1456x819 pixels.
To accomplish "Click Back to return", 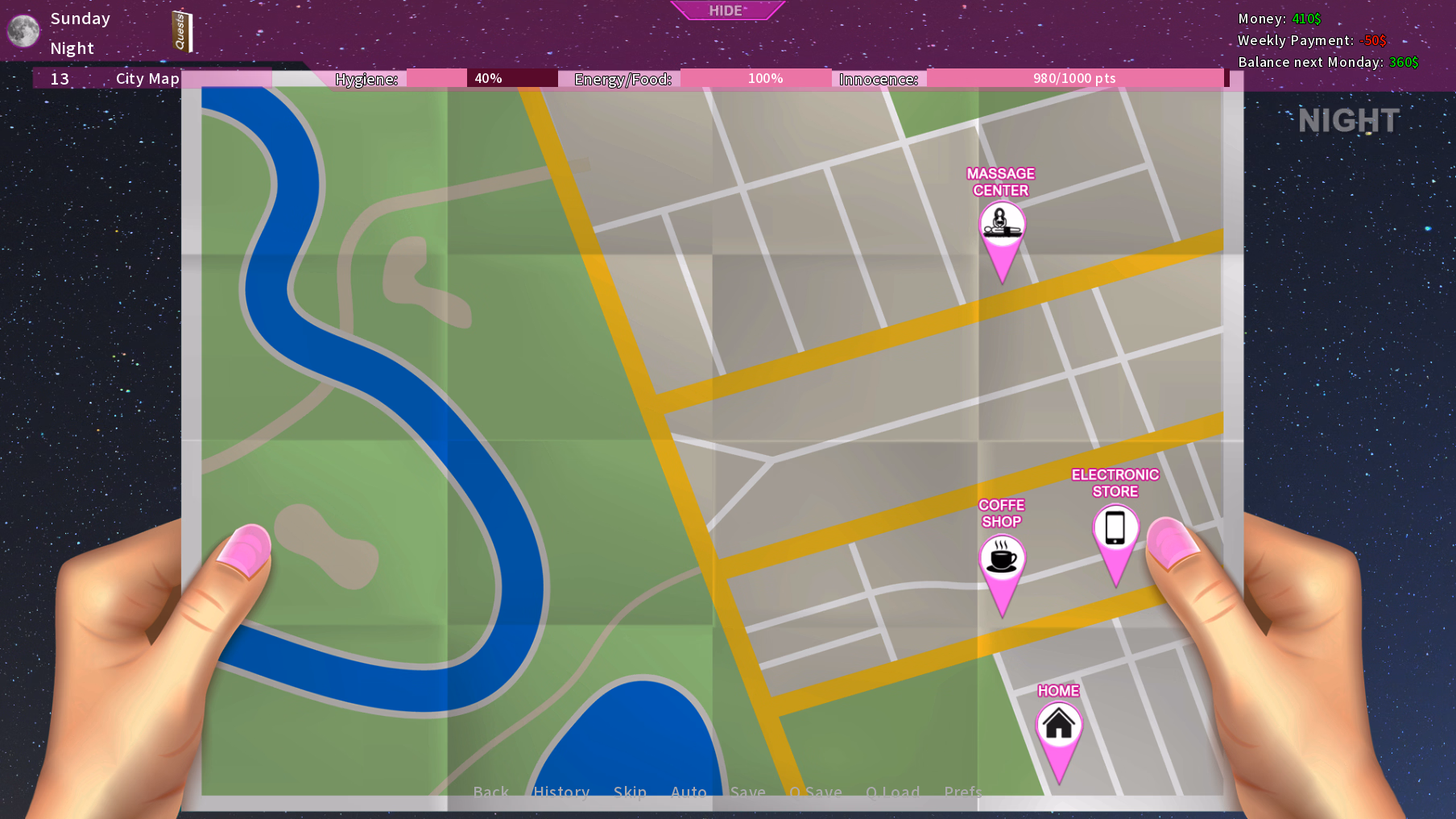I will (491, 792).
